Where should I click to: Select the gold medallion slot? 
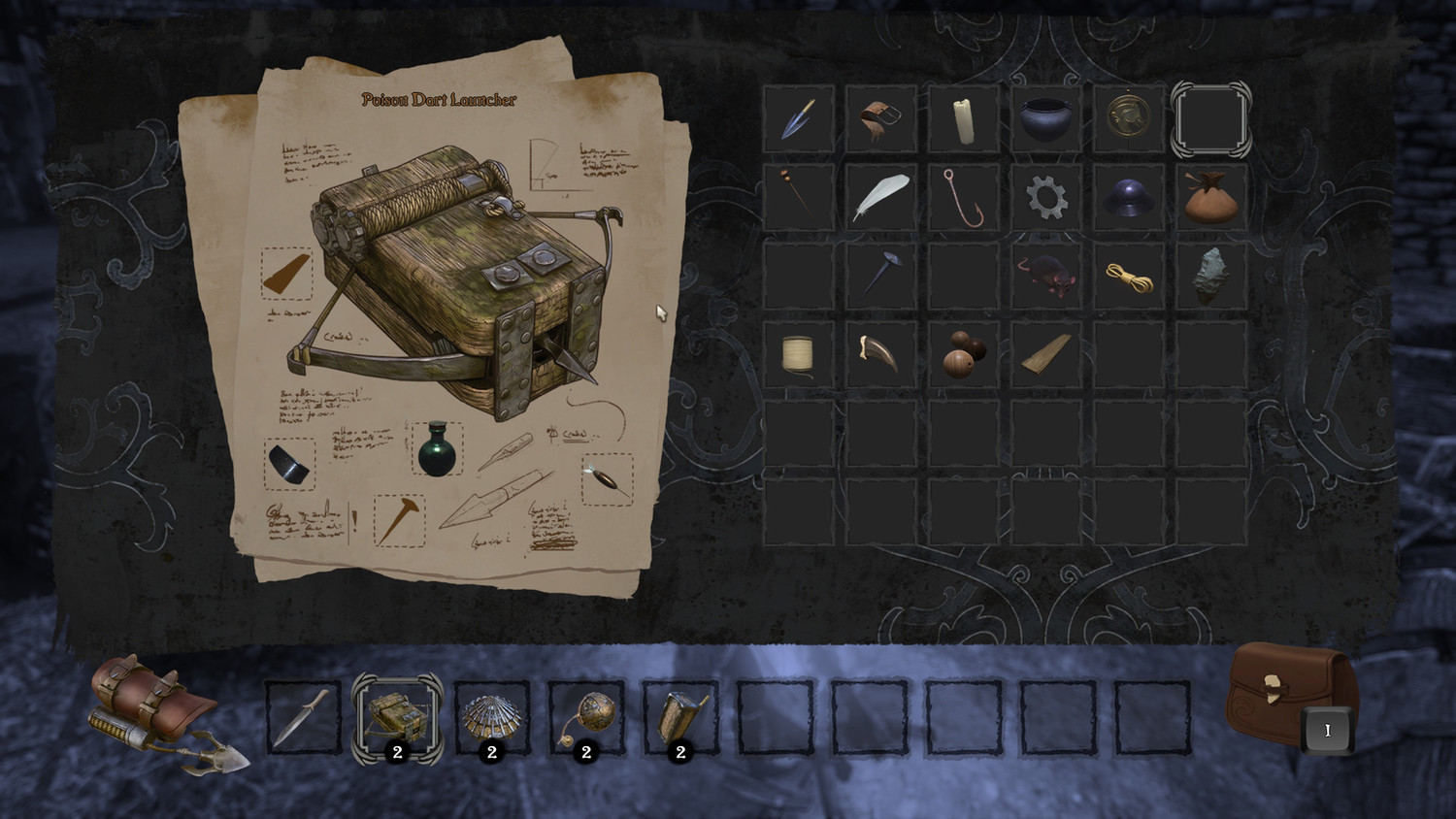point(1128,118)
